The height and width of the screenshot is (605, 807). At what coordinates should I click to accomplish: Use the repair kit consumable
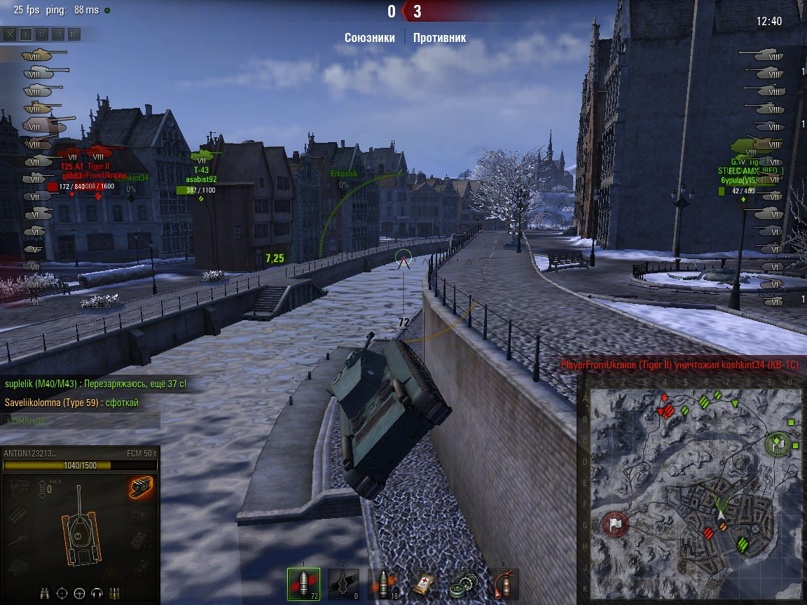464,583
